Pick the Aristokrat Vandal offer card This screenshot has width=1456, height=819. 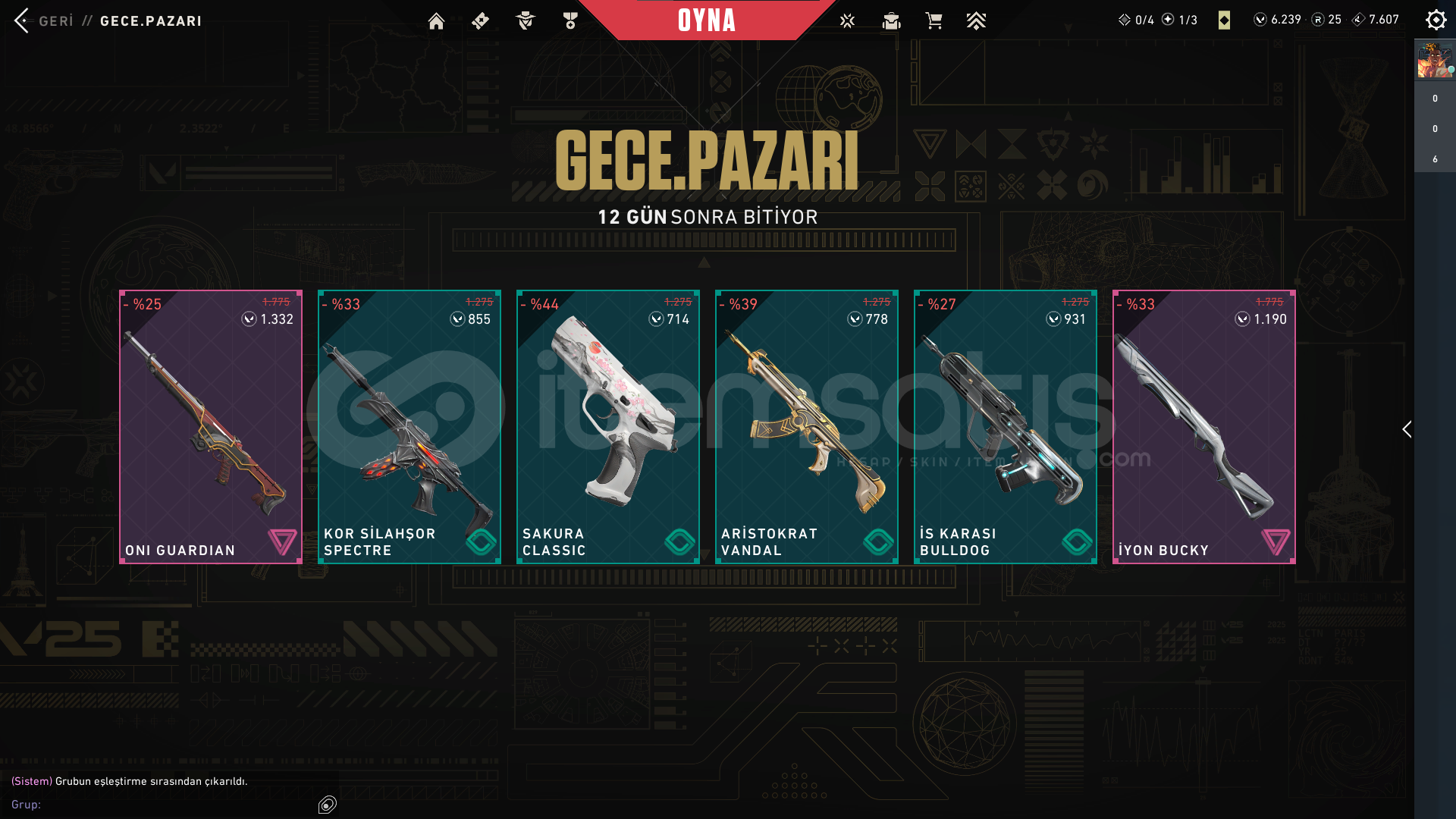click(x=807, y=426)
